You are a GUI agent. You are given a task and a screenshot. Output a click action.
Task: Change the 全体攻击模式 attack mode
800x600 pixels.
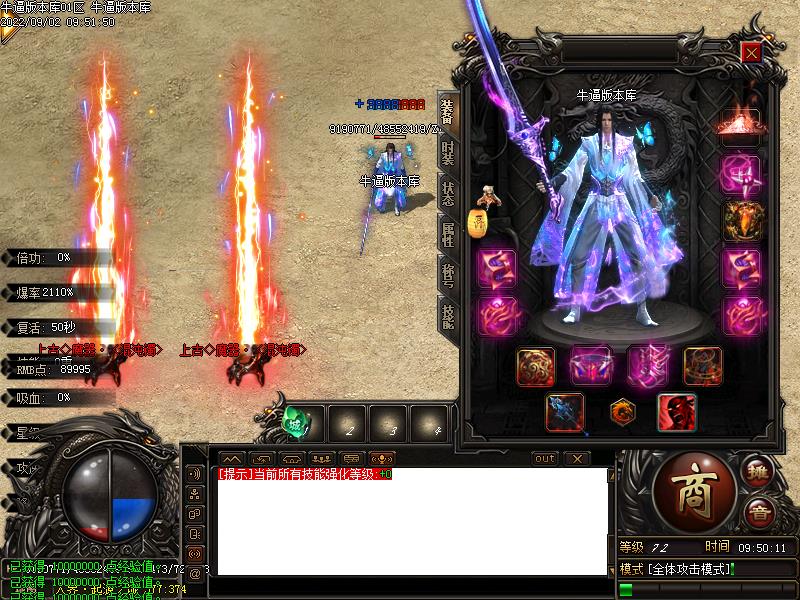pyautogui.click(x=678, y=569)
